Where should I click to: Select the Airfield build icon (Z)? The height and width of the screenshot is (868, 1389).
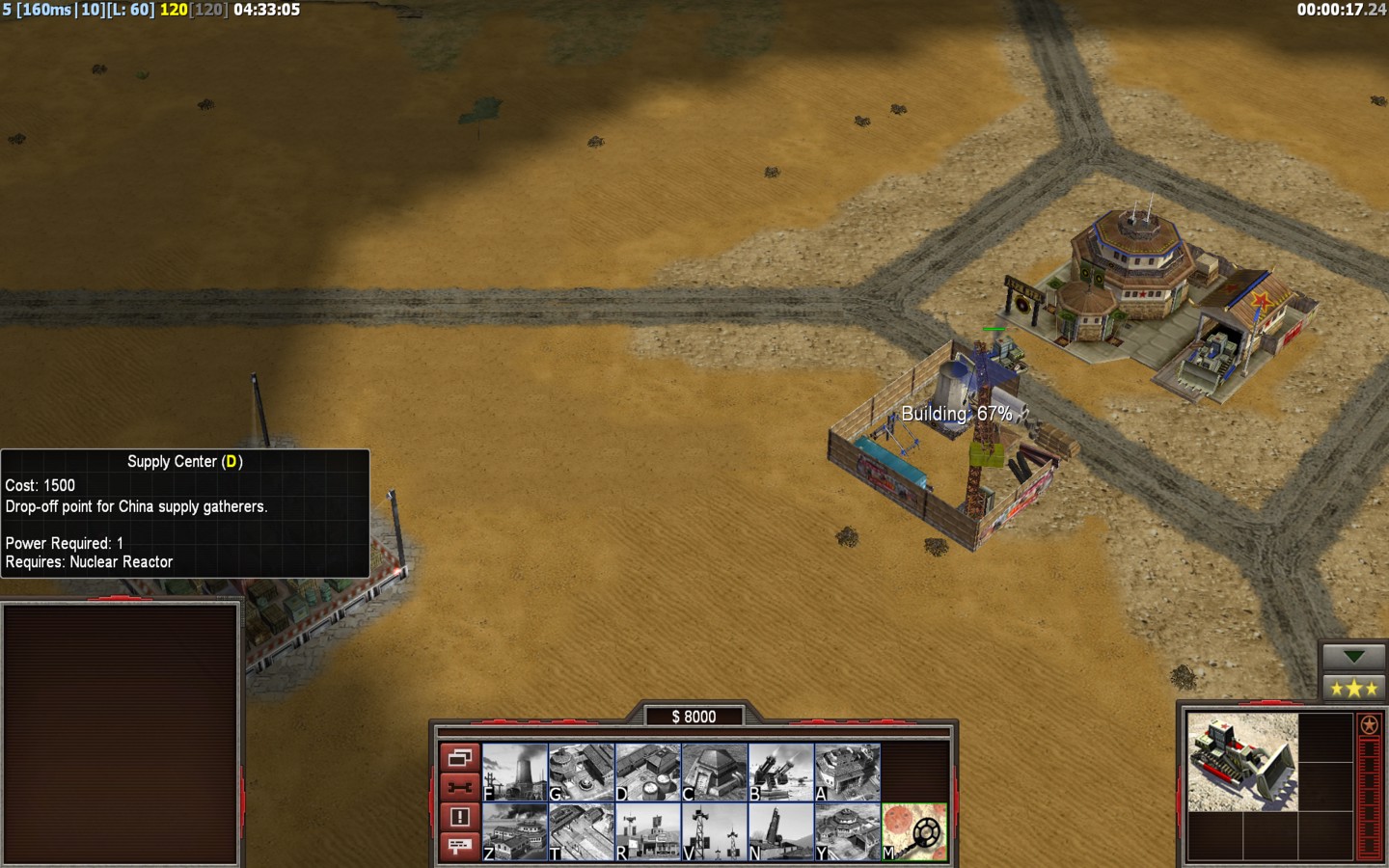pos(515,831)
